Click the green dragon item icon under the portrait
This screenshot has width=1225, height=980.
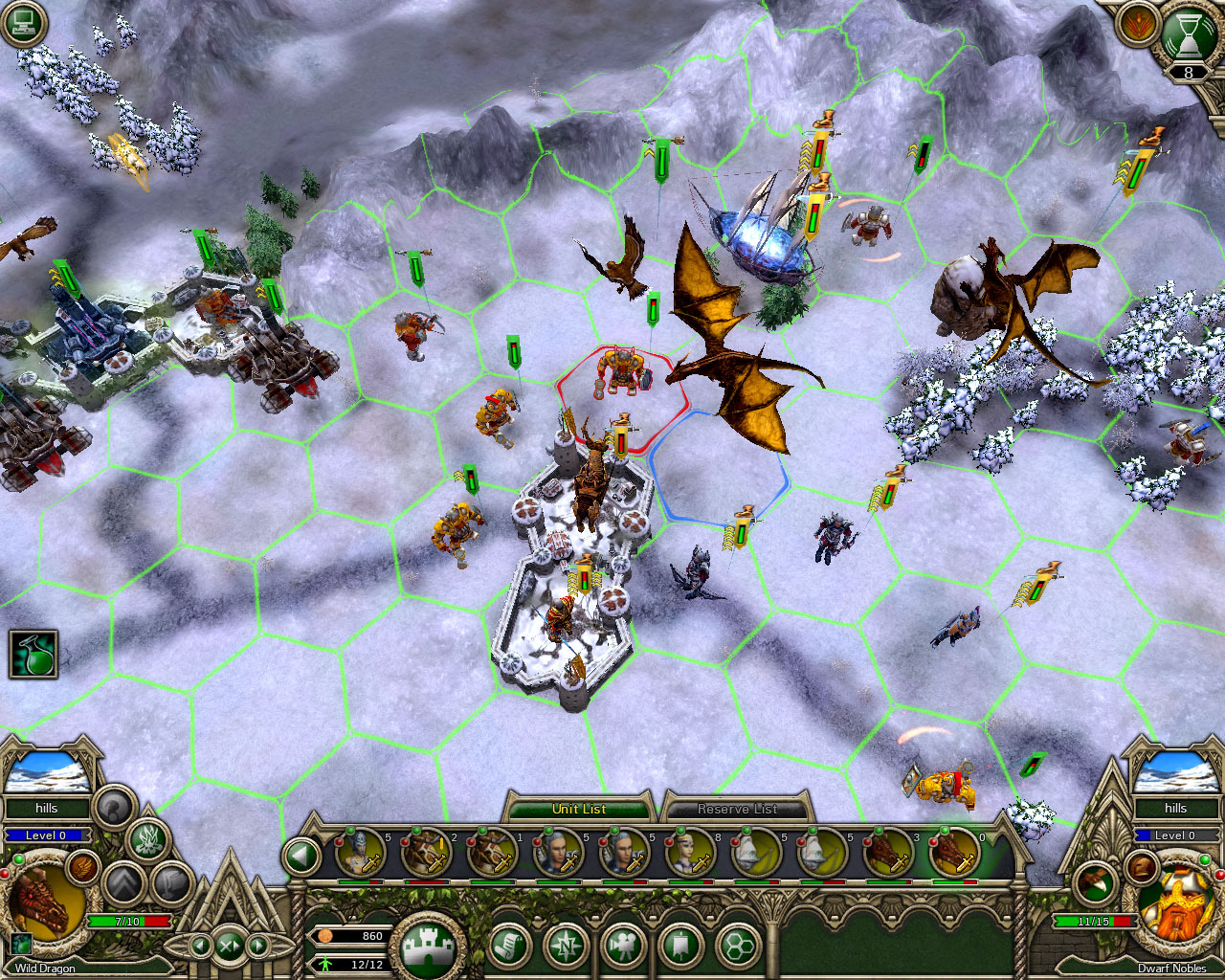pyautogui.click(x=23, y=944)
